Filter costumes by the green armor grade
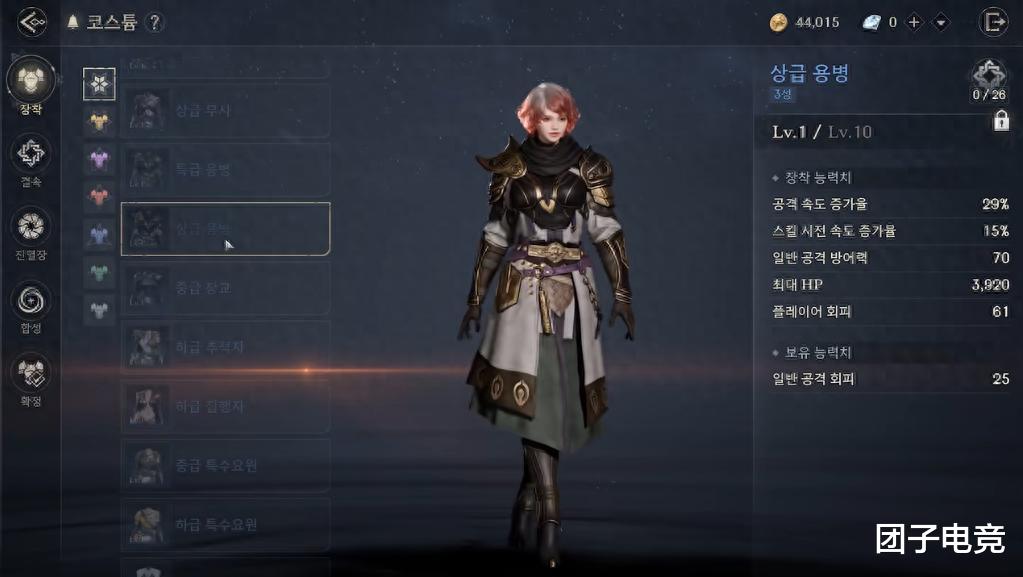The width and height of the screenshot is (1023, 577). coord(99,271)
